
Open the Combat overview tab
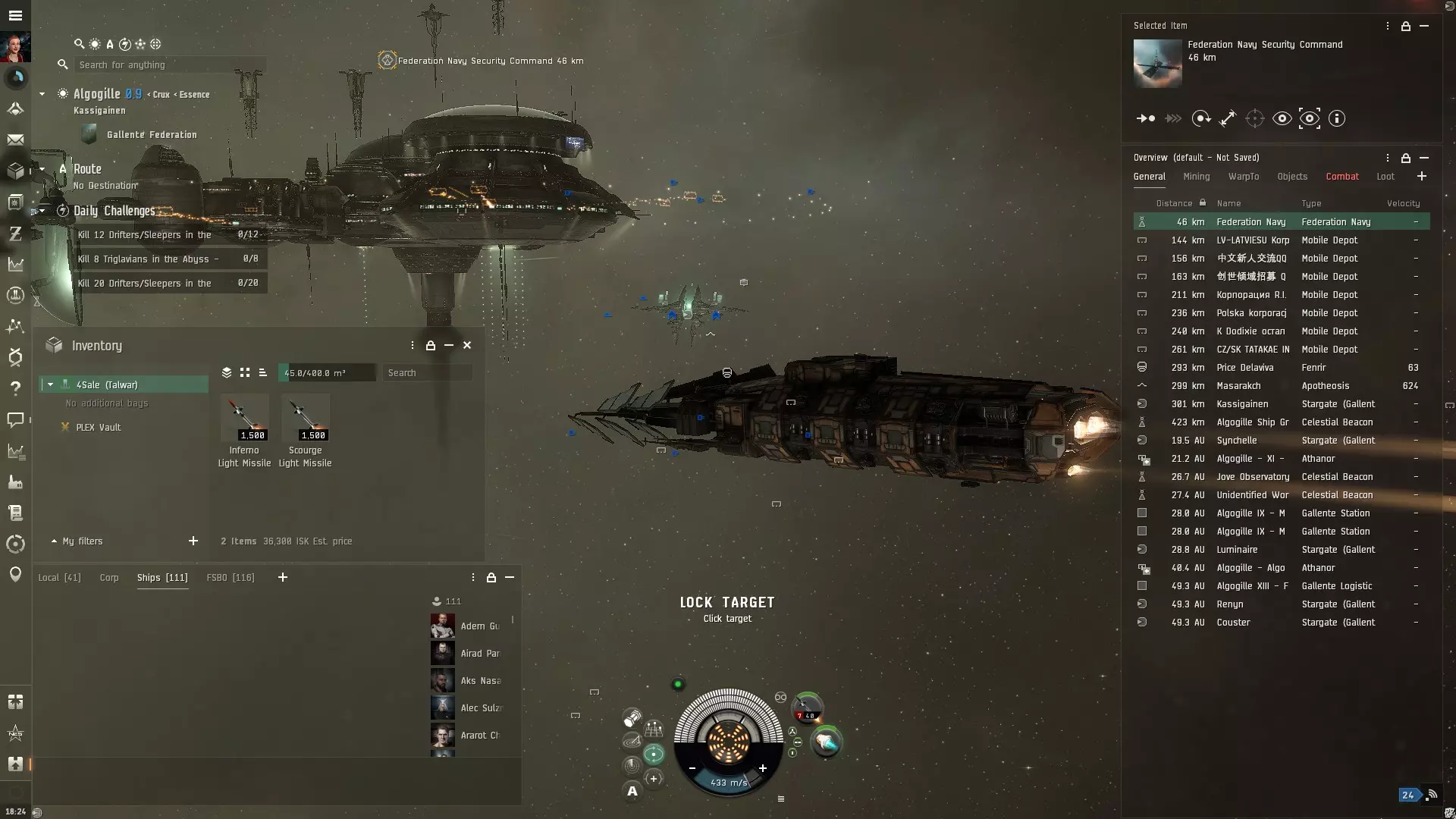(1341, 177)
